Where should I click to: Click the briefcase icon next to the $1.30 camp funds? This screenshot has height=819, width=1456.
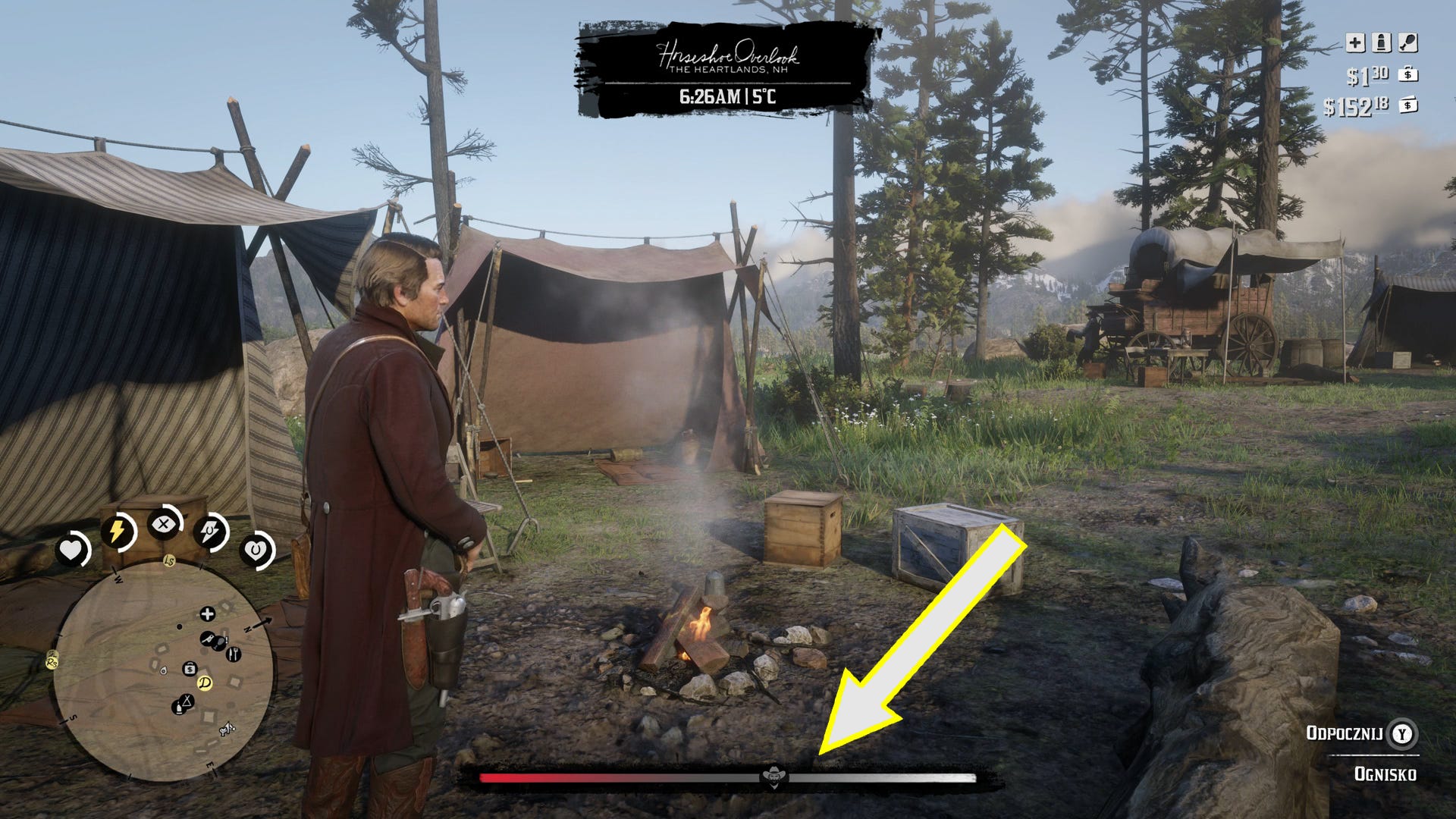tap(1408, 75)
